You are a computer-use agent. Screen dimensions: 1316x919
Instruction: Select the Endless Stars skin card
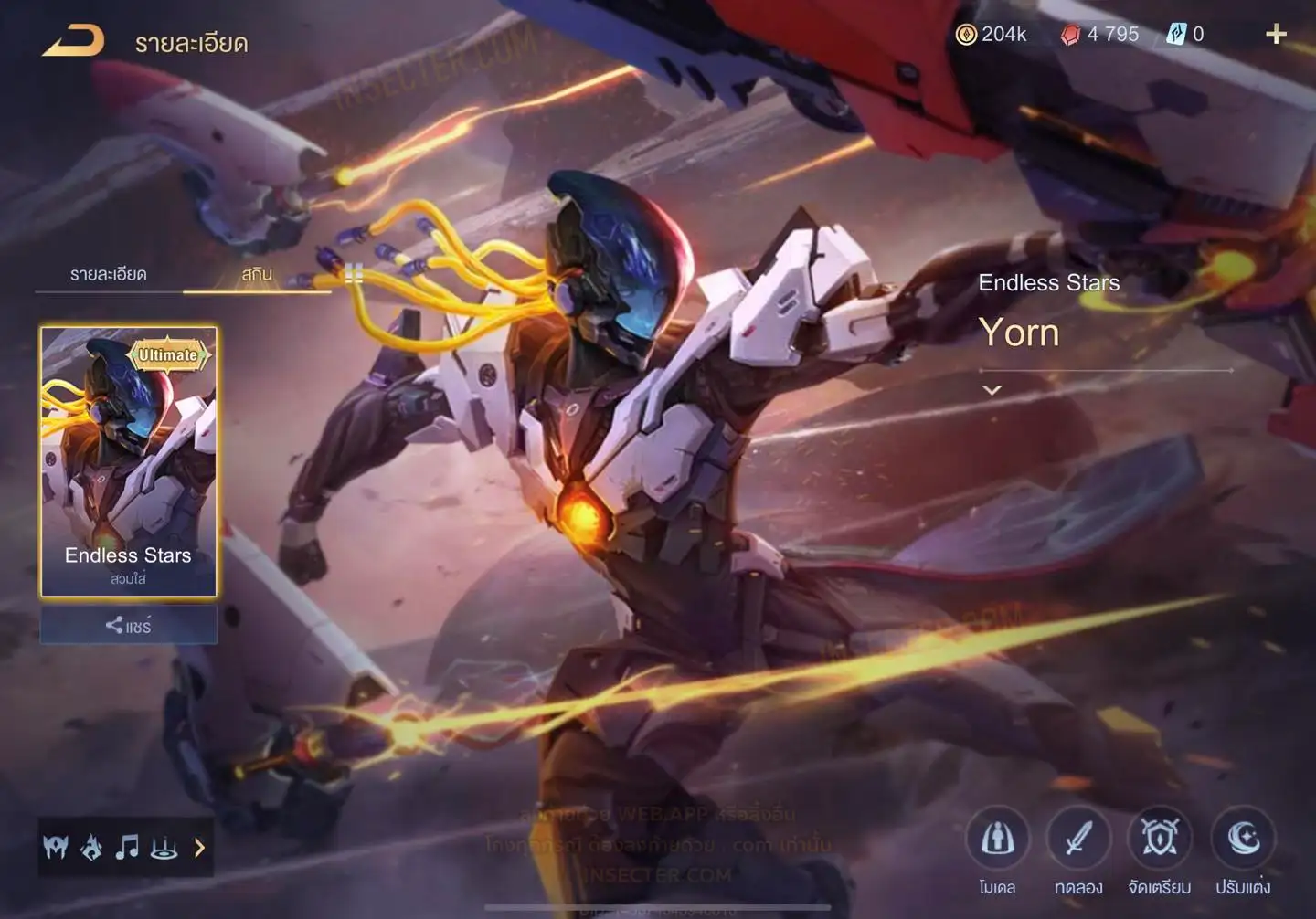(x=129, y=461)
